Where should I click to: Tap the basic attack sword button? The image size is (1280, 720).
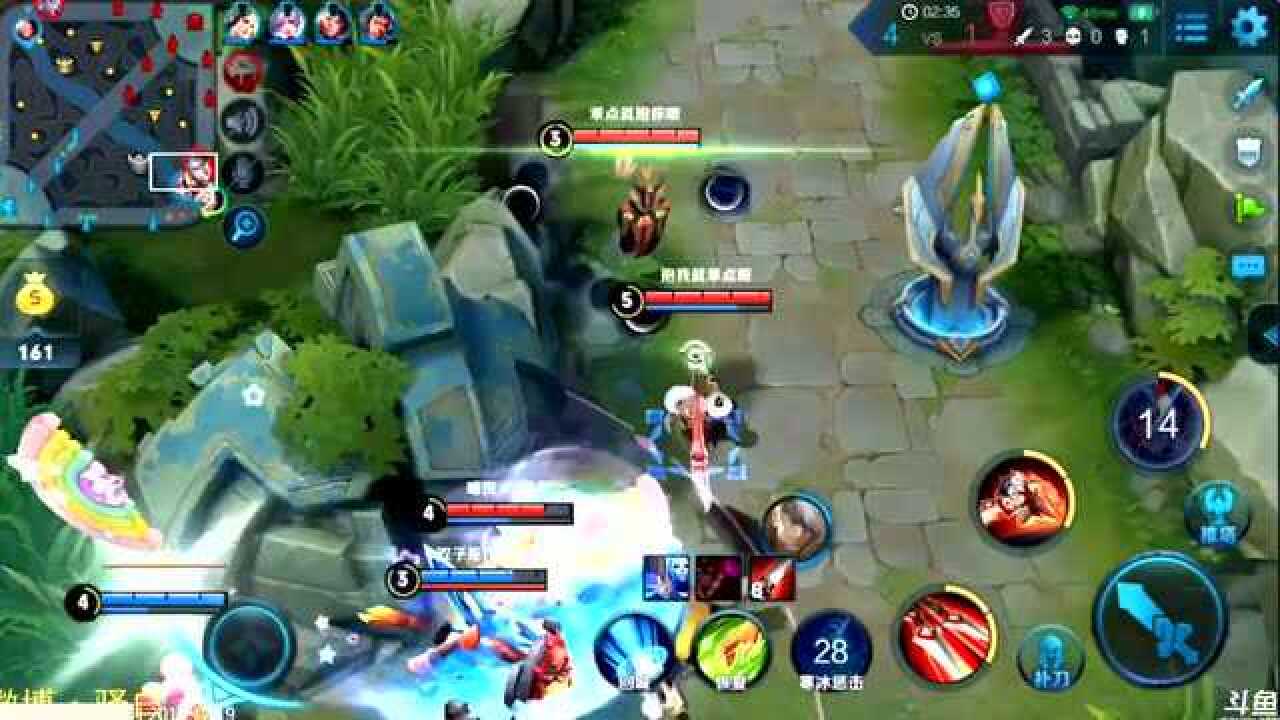coord(1160,620)
